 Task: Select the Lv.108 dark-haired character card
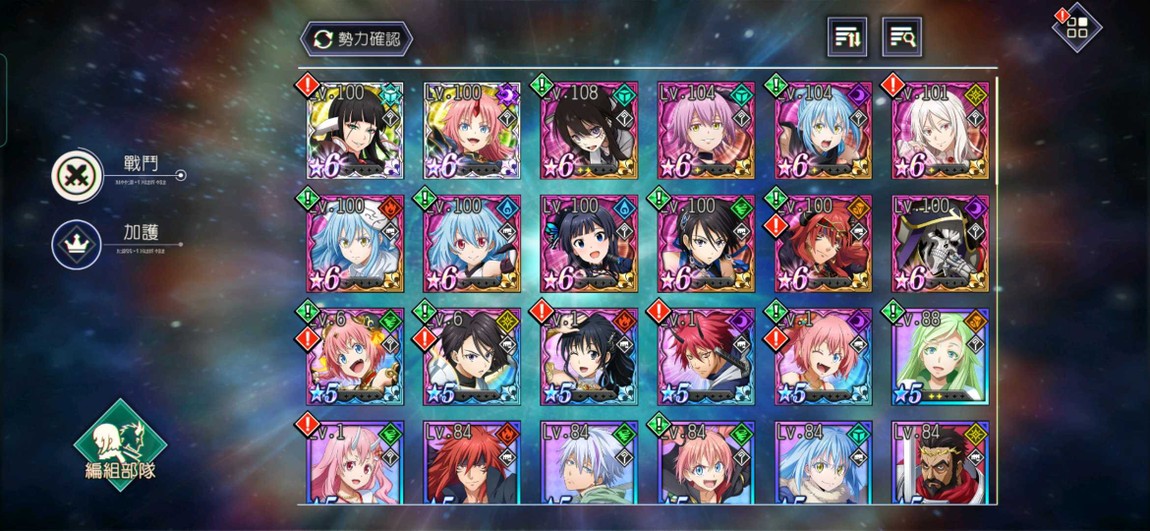[589, 132]
